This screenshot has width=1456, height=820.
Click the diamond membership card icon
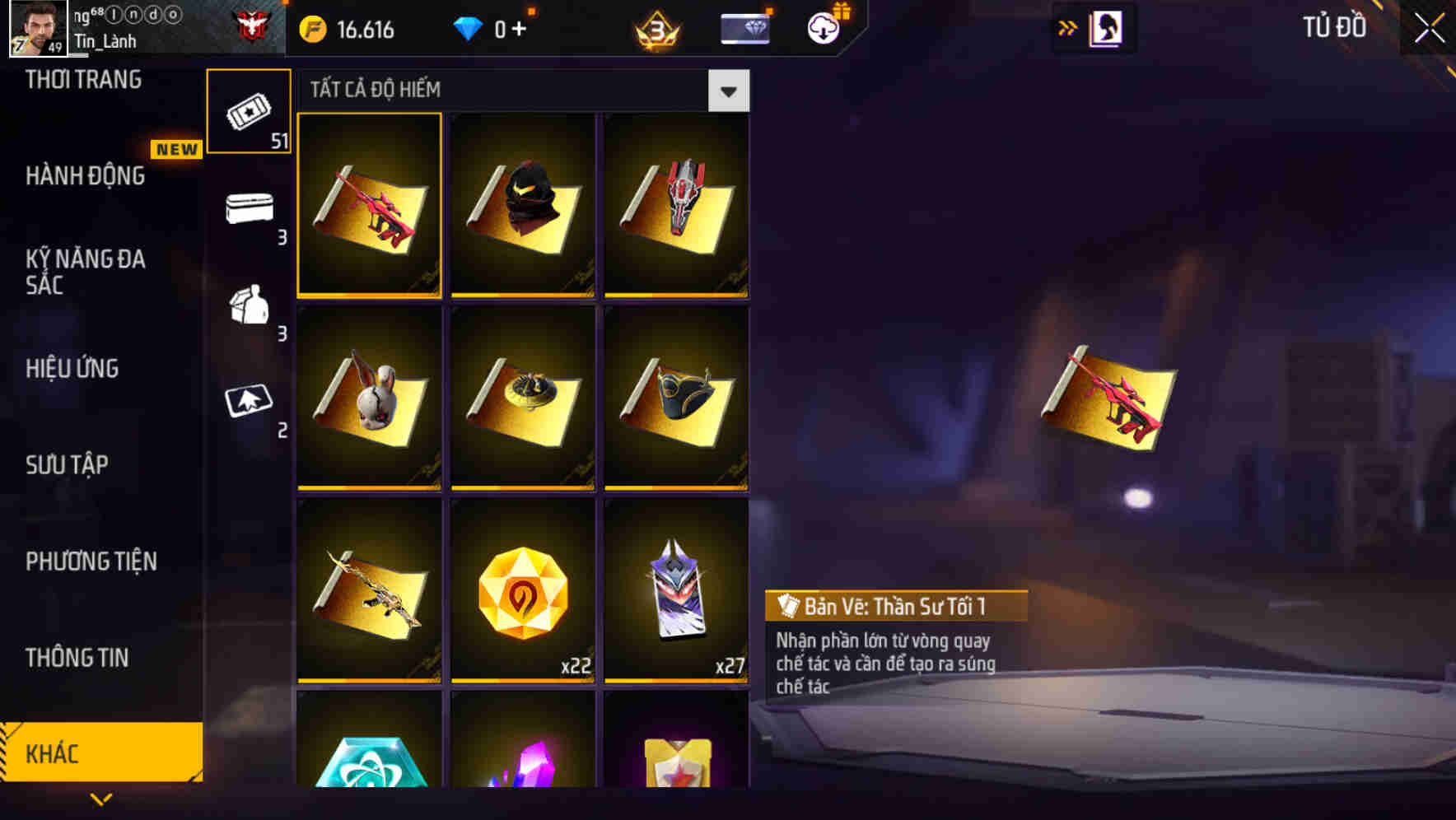[744, 26]
